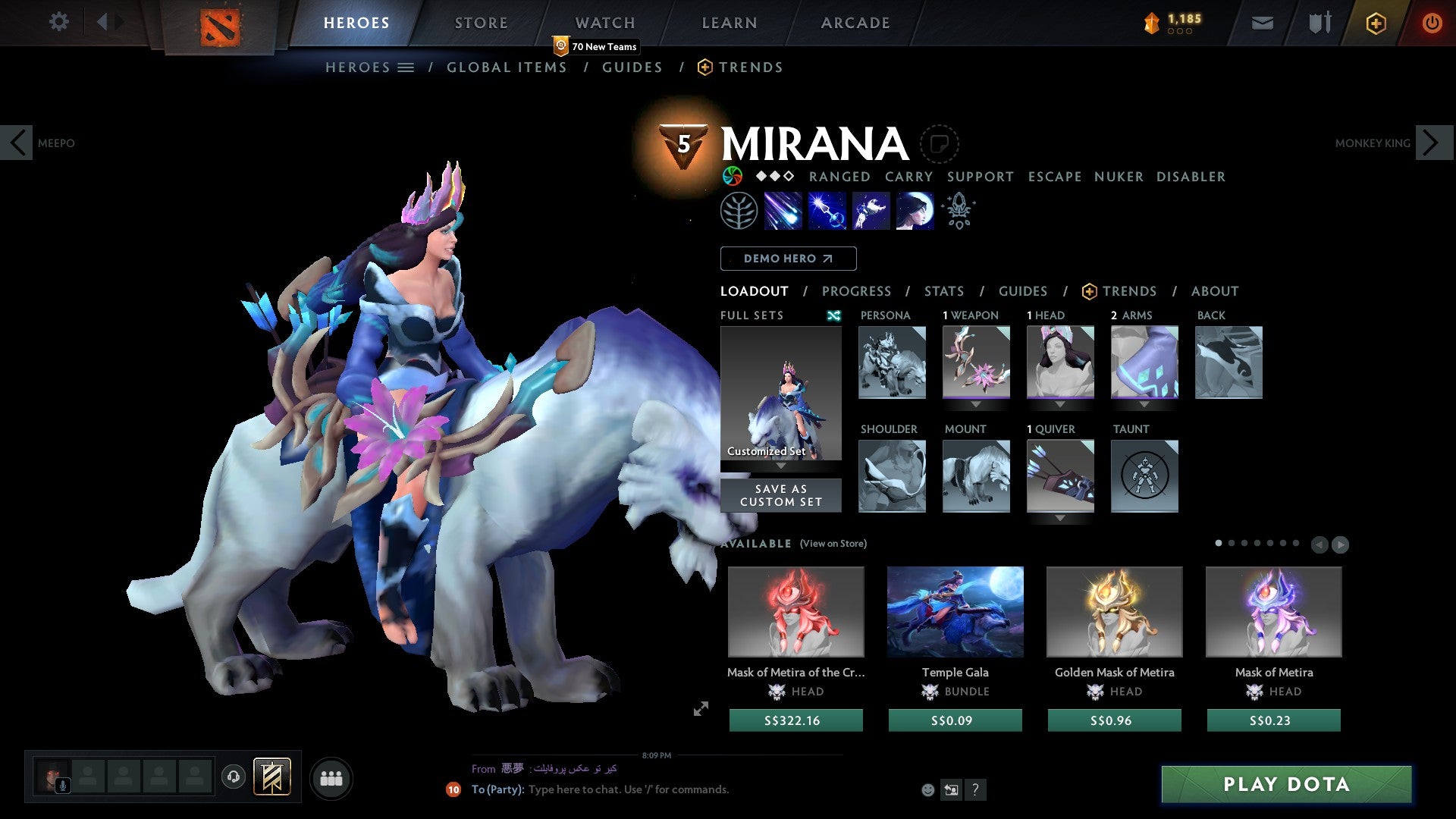The width and height of the screenshot is (1456, 819).
Task: Expand the Weapon slot dropdown arrow
Action: (977, 406)
